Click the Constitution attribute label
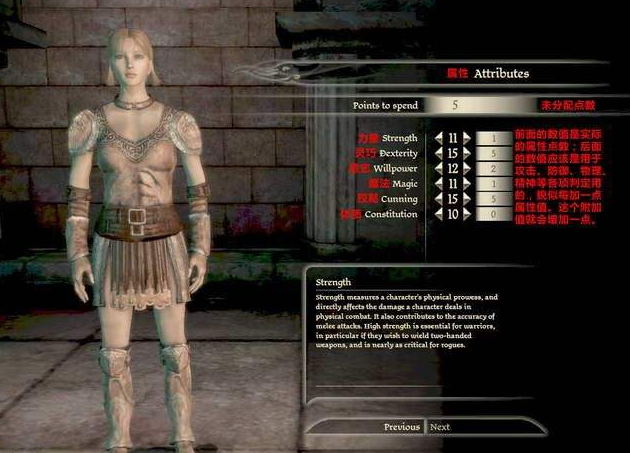 pos(390,214)
